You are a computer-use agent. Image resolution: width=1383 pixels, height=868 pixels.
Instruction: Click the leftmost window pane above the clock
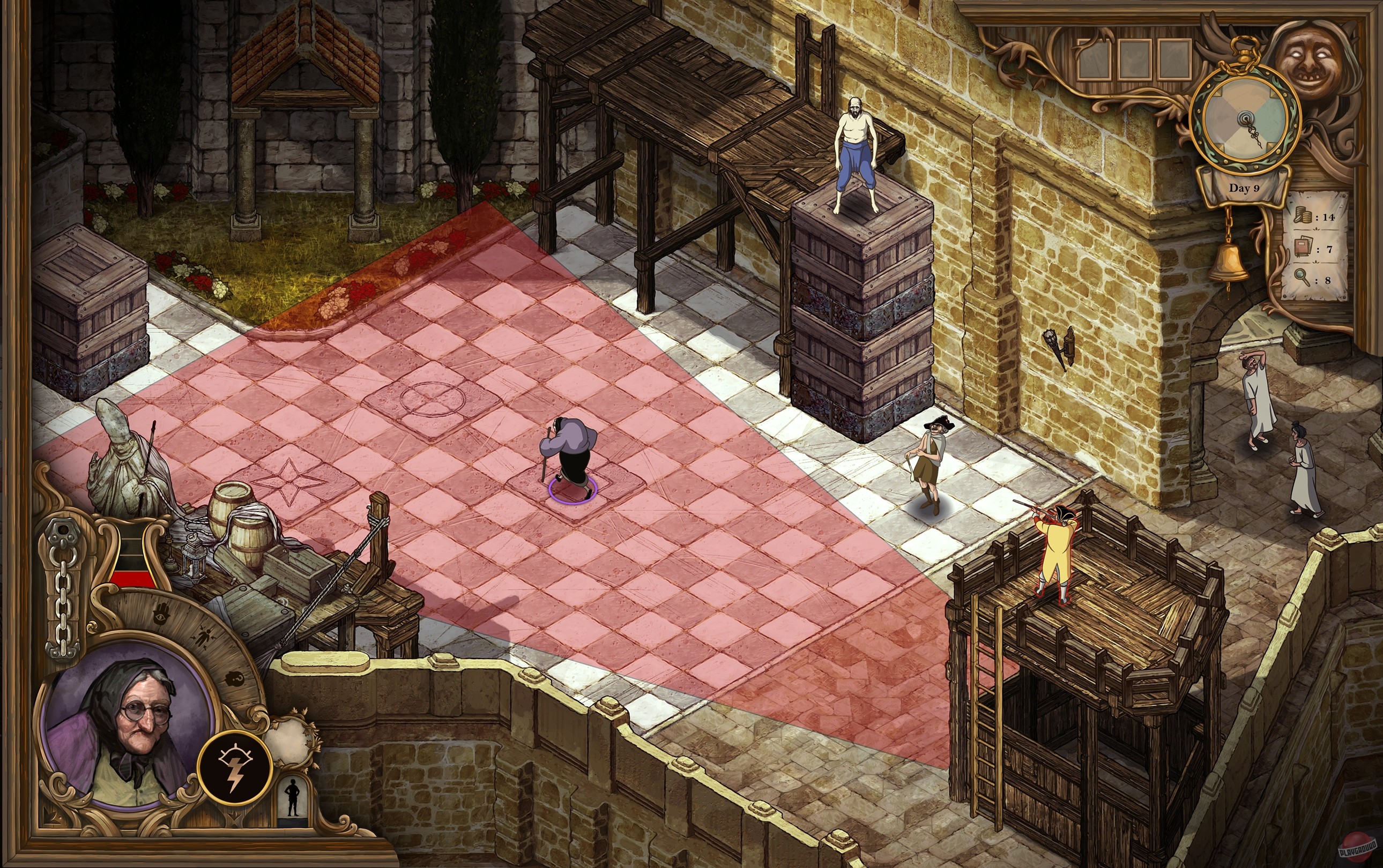coord(1095,59)
